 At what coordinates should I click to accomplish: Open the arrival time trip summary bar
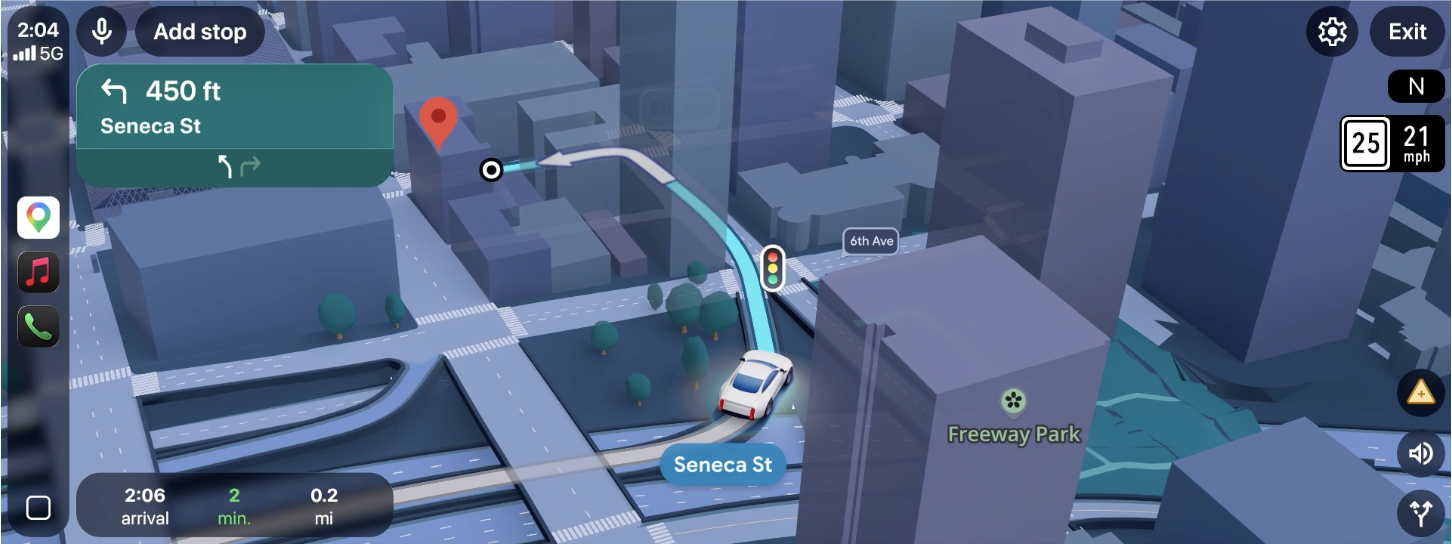[x=234, y=505]
